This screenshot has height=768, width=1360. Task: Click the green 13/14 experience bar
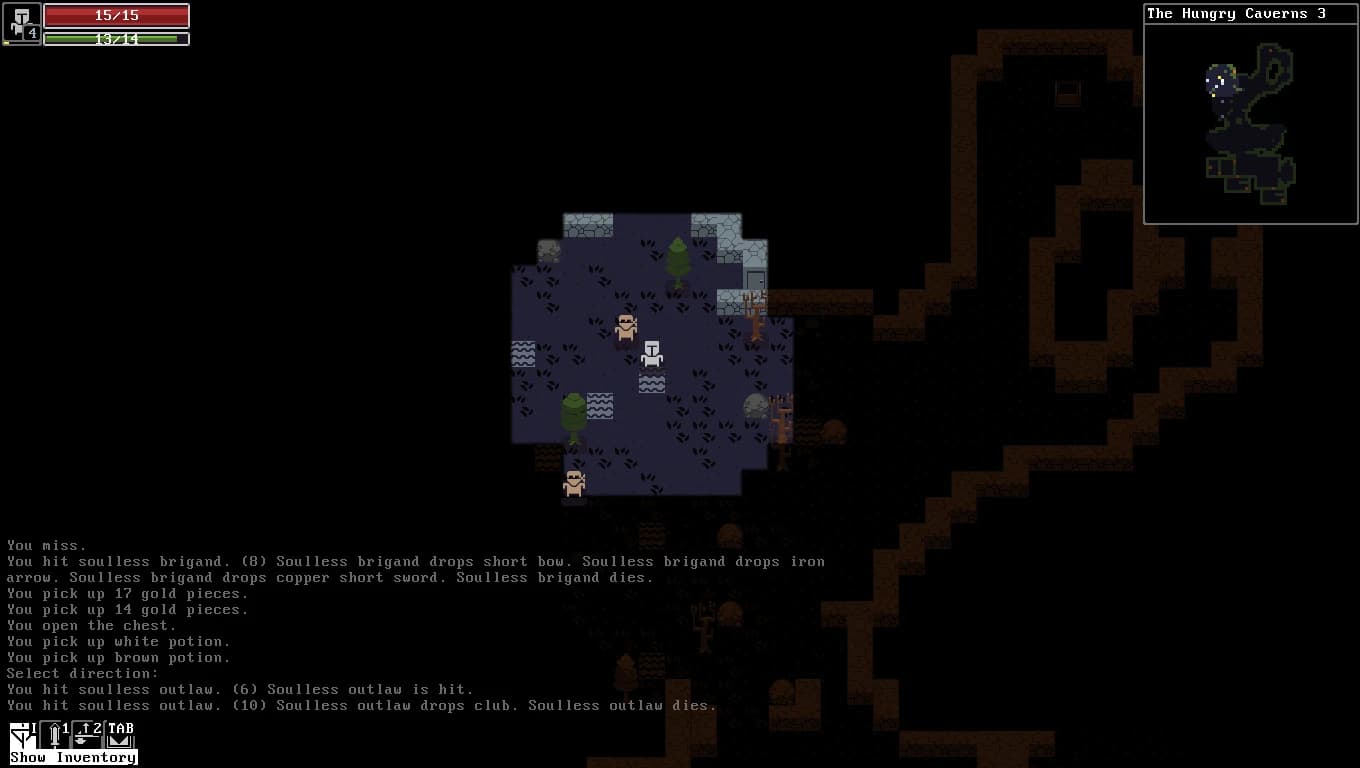click(117, 38)
